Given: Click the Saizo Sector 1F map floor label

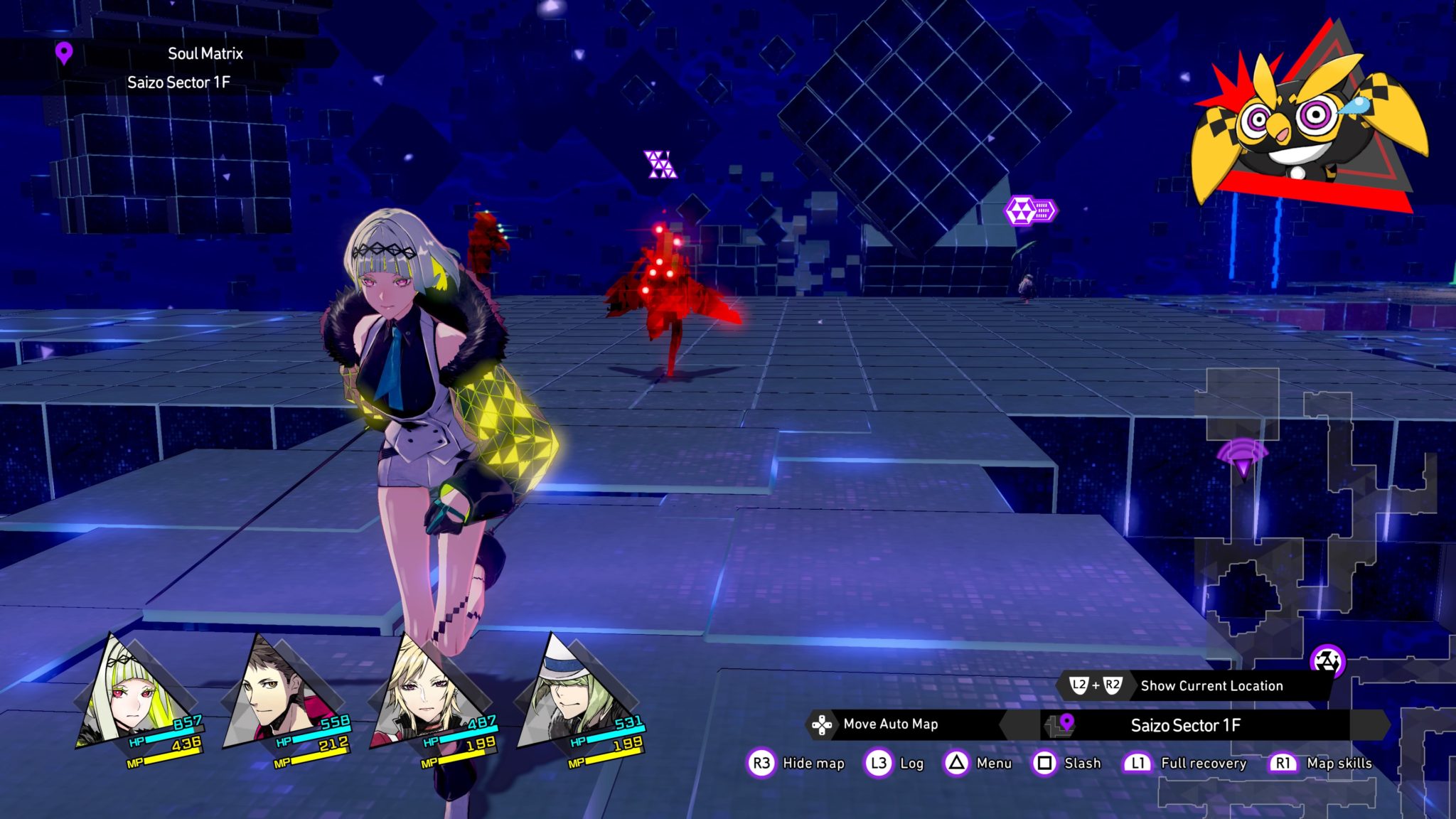Looking at the screenshot, I should pos(1186,725).
